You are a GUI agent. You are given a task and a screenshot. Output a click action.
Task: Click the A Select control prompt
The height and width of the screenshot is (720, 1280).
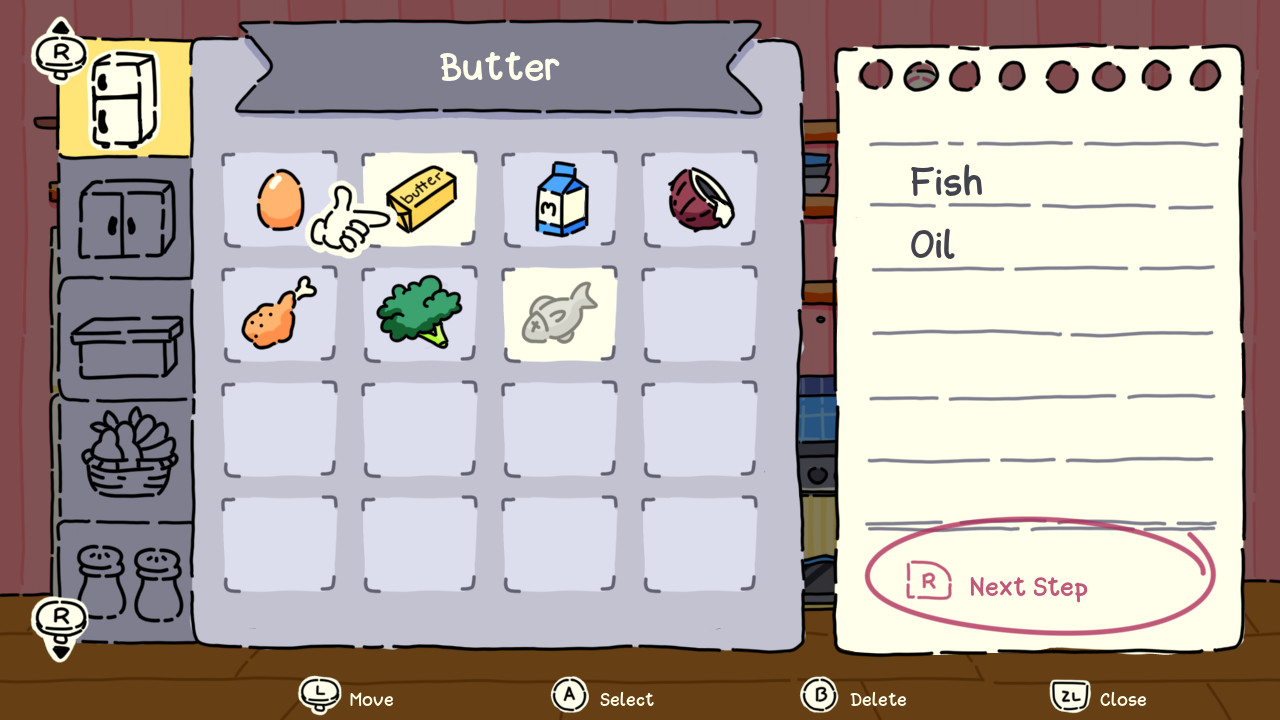point(602,698)
